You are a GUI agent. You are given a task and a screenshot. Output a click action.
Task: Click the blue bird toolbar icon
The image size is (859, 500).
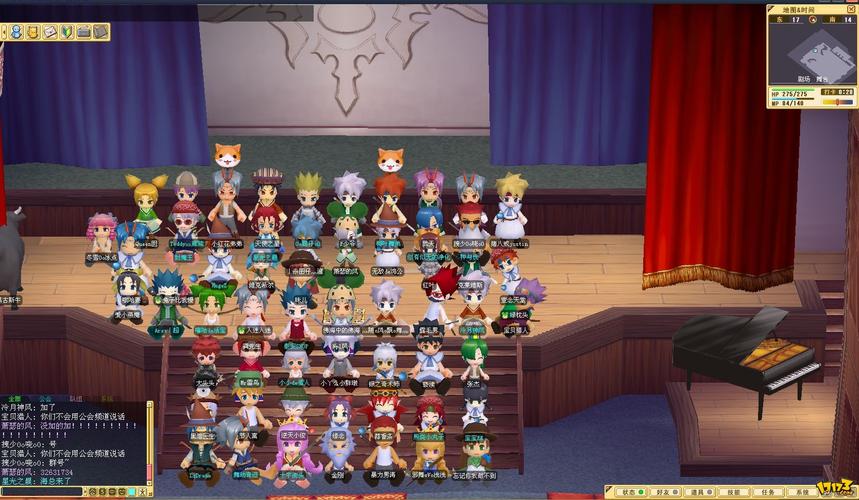click(x=16, y=32)
